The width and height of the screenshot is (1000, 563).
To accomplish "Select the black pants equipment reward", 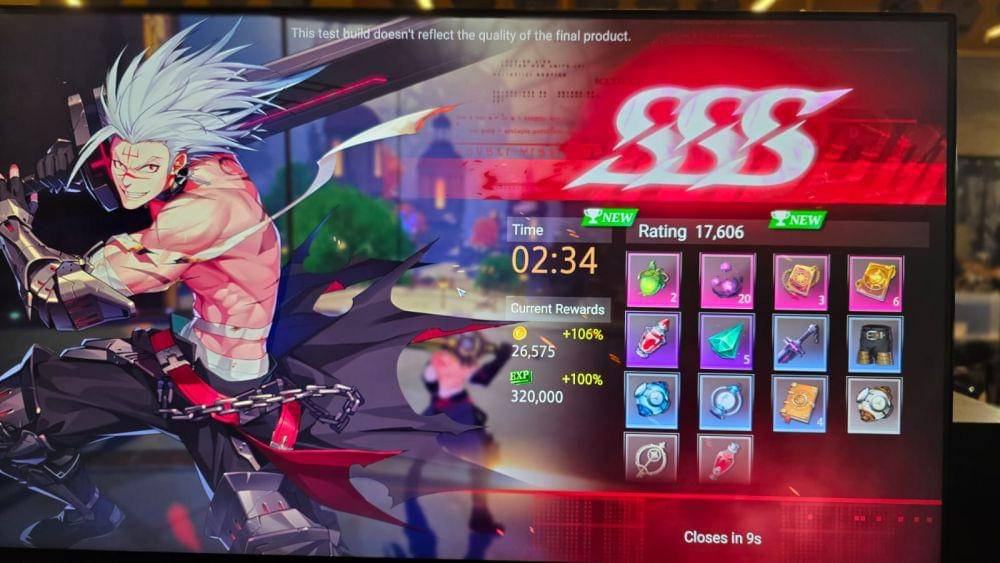I will pyautogui.click(x=875, y=344).
